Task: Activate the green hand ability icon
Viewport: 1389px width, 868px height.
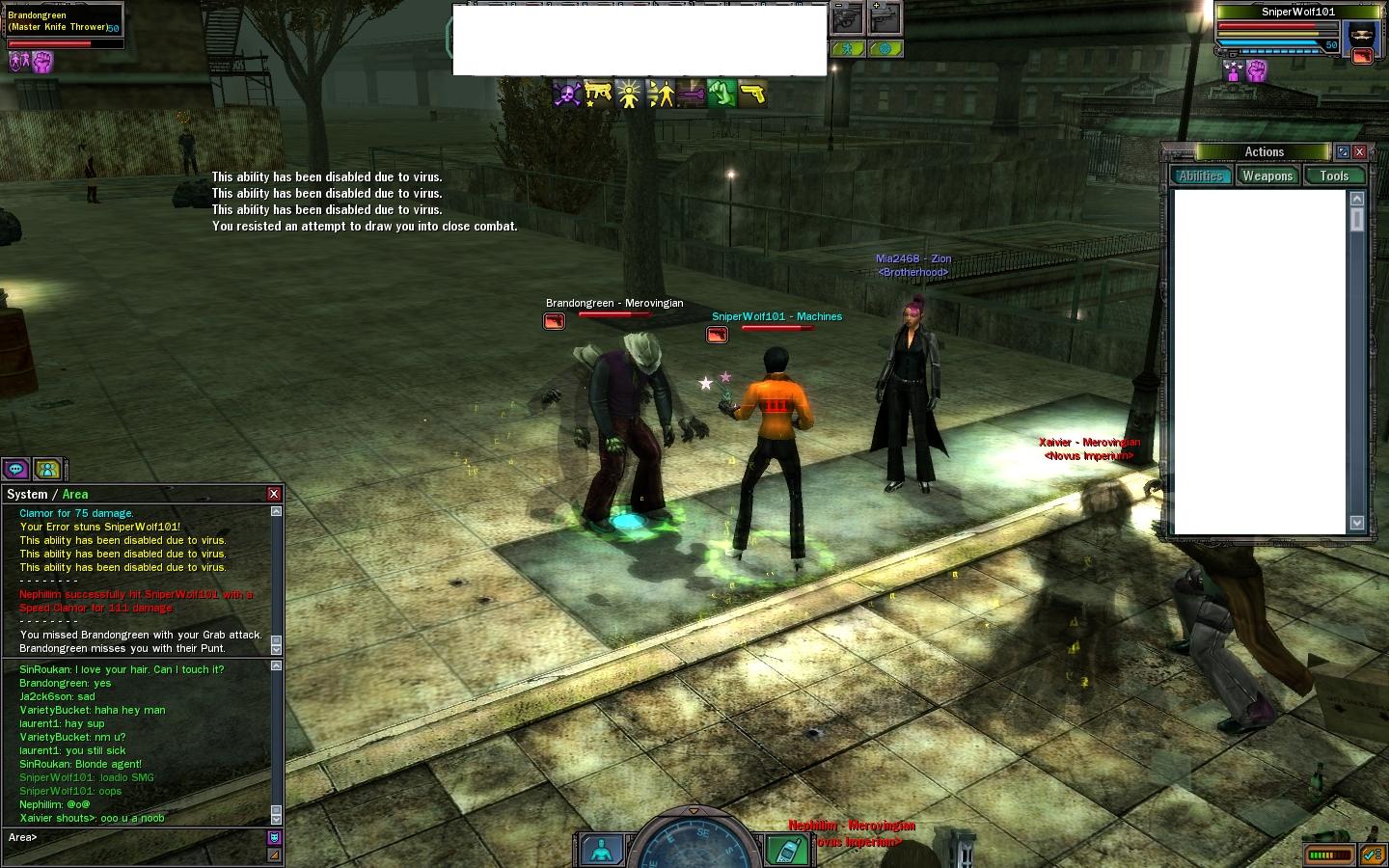Action: pos(722,94)
